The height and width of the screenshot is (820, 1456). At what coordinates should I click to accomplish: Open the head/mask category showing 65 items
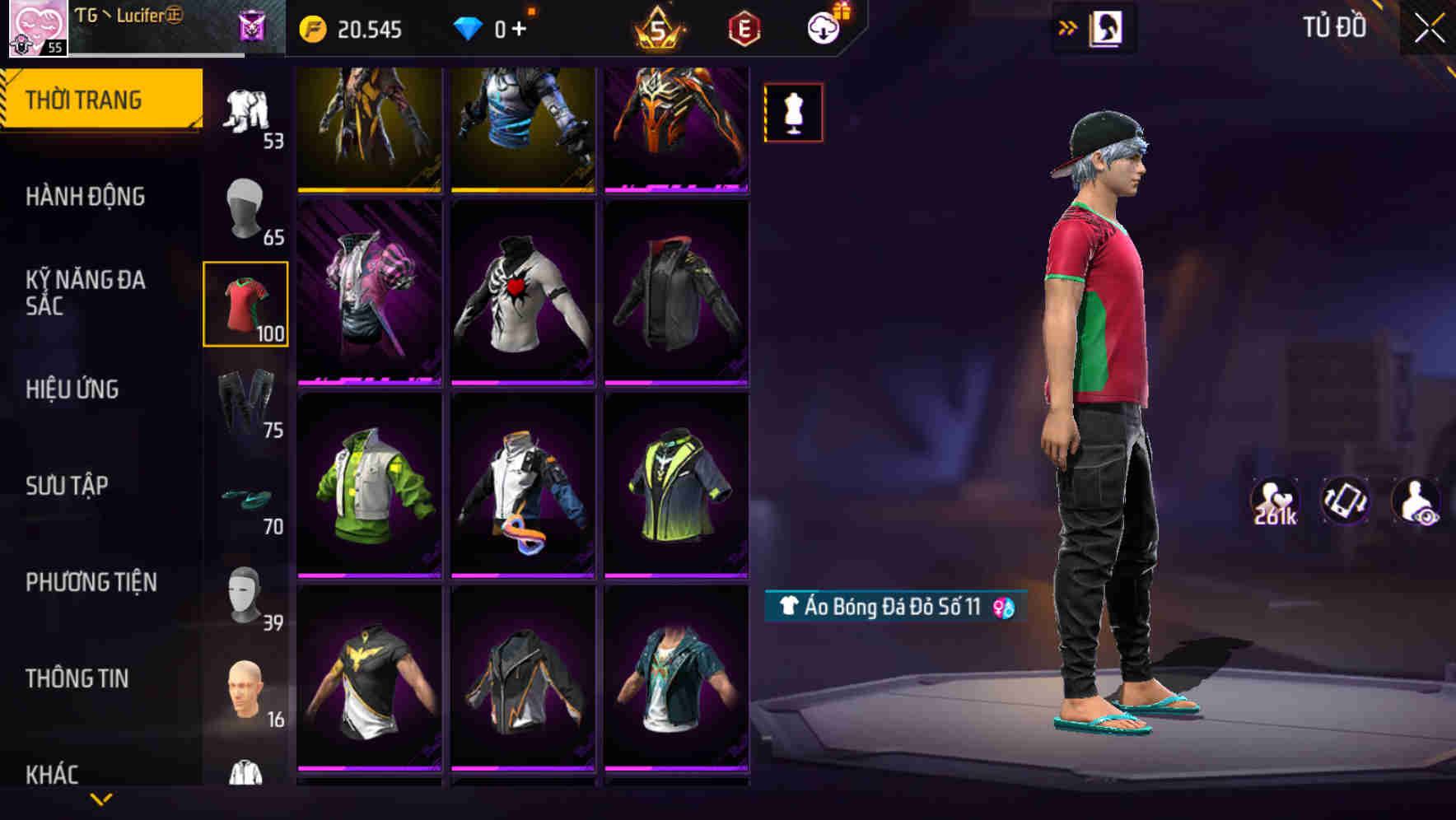(245, 210)
